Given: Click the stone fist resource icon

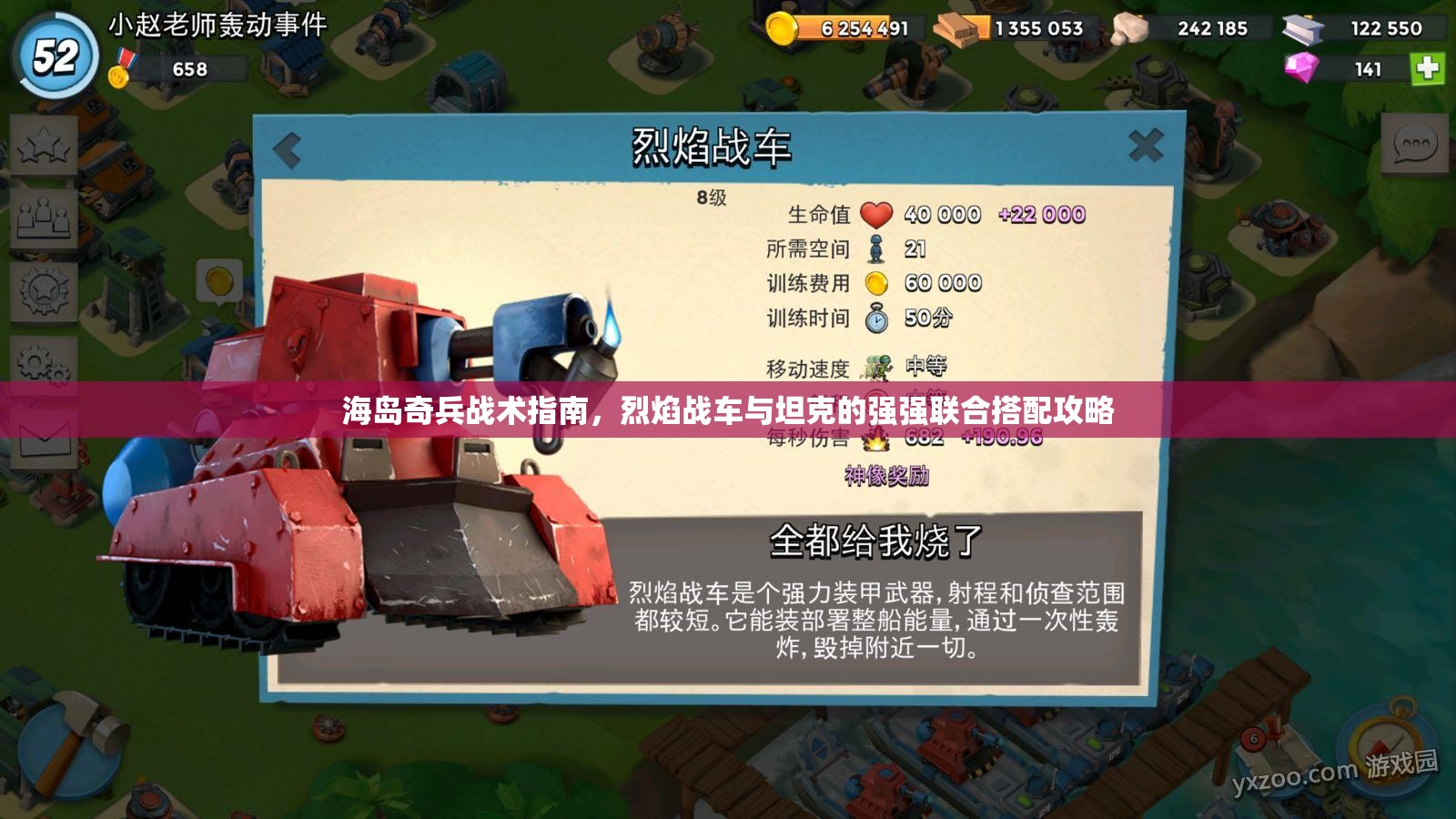Looking at the screenshot, I should click(1131, 27).
